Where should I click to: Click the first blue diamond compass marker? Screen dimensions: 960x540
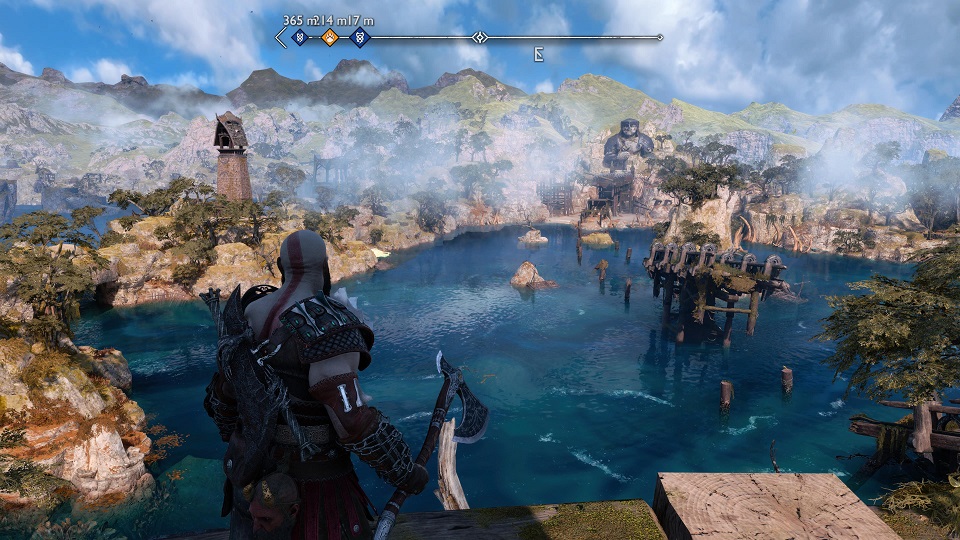[299, 38]
